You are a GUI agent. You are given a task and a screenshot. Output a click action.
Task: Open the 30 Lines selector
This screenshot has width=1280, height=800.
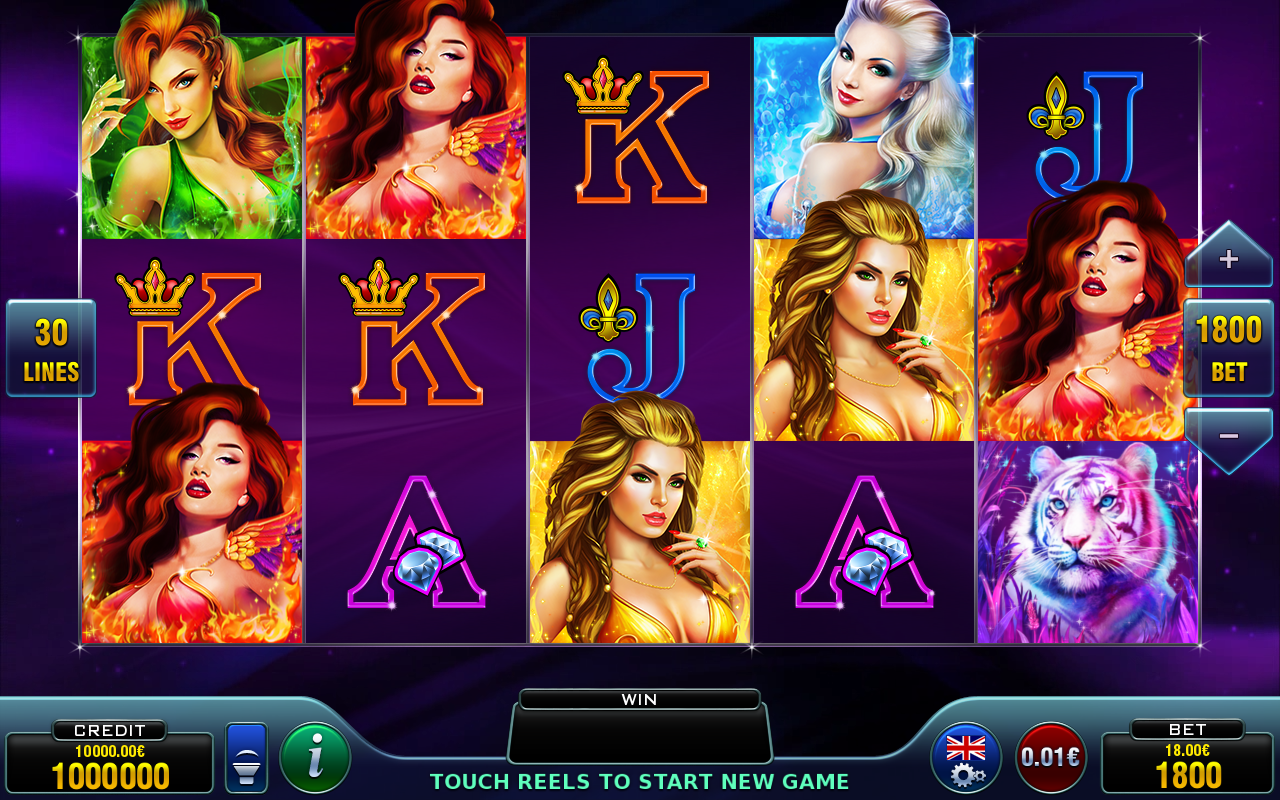[51, 348]
